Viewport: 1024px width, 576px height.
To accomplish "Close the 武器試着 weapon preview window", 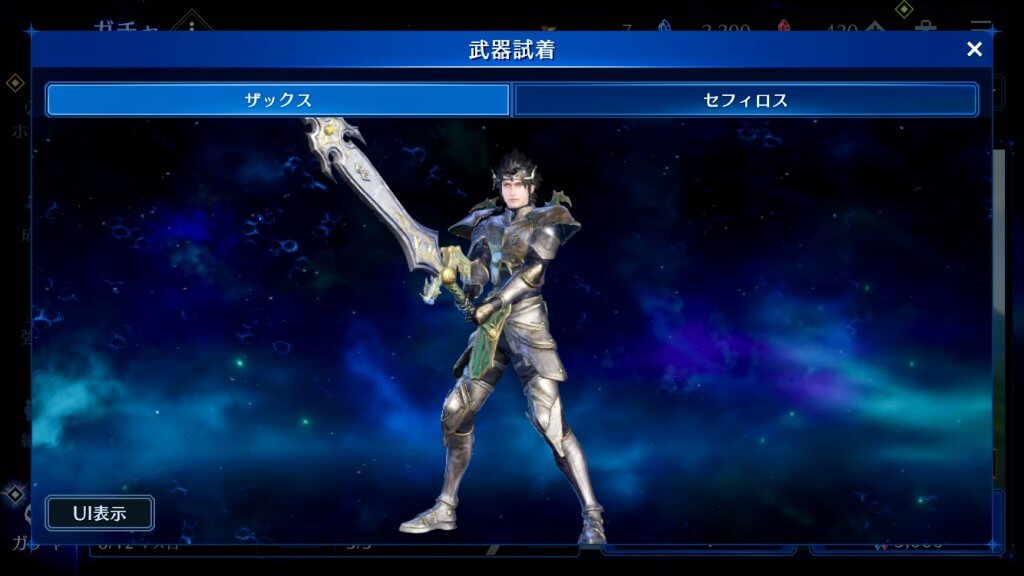I will [x=974, y=50].
